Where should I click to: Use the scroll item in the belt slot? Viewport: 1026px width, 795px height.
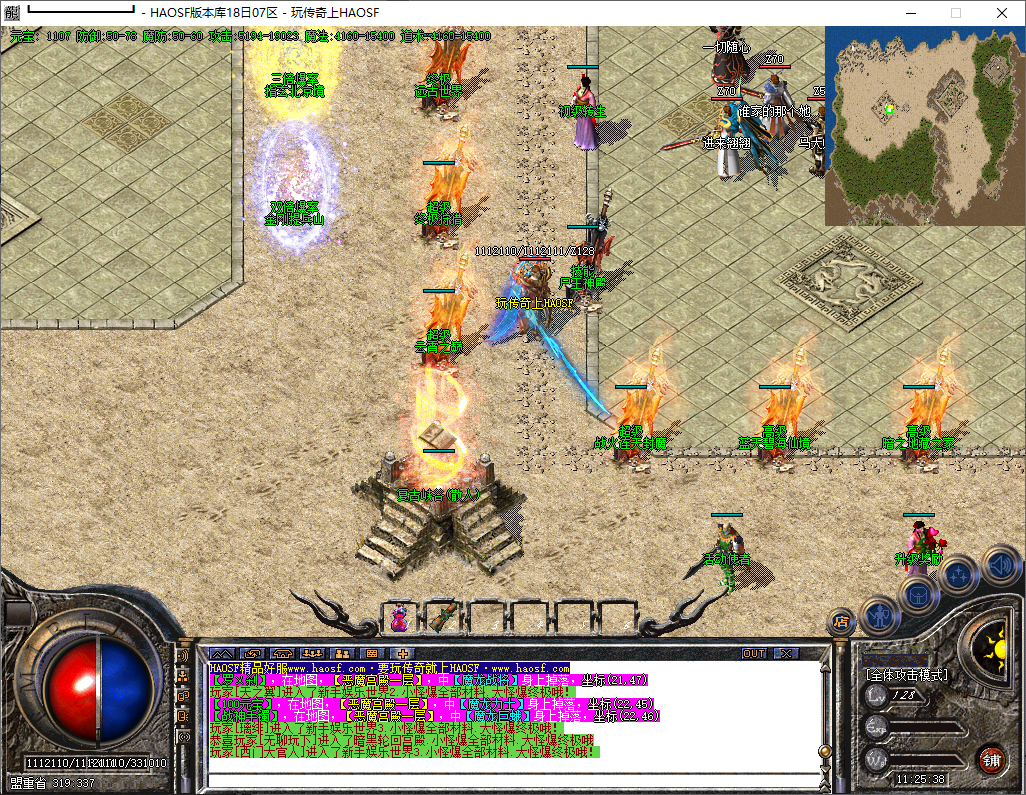(443, 617)
